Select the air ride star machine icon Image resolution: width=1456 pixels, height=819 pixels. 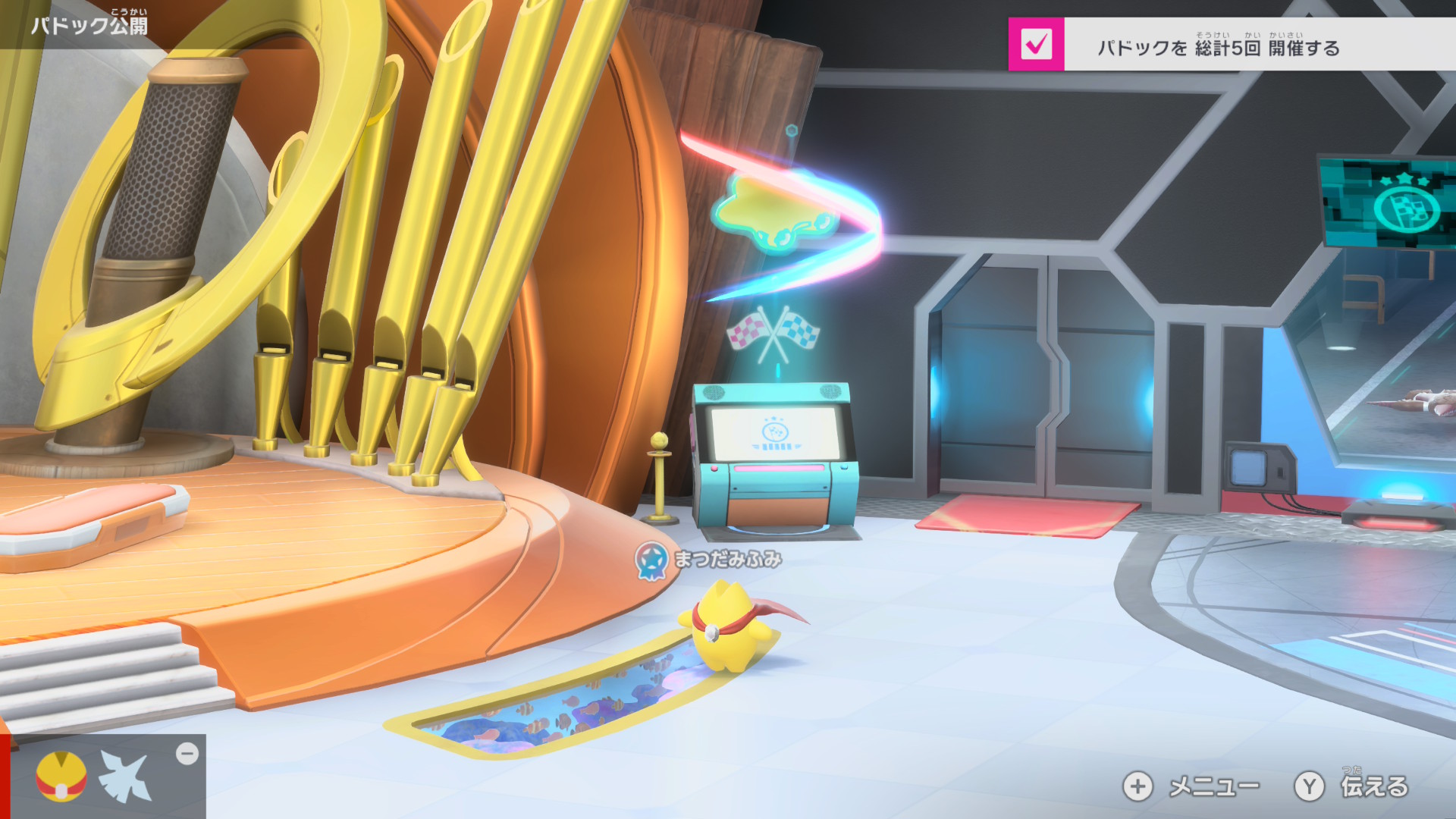(x=127, y=777)
